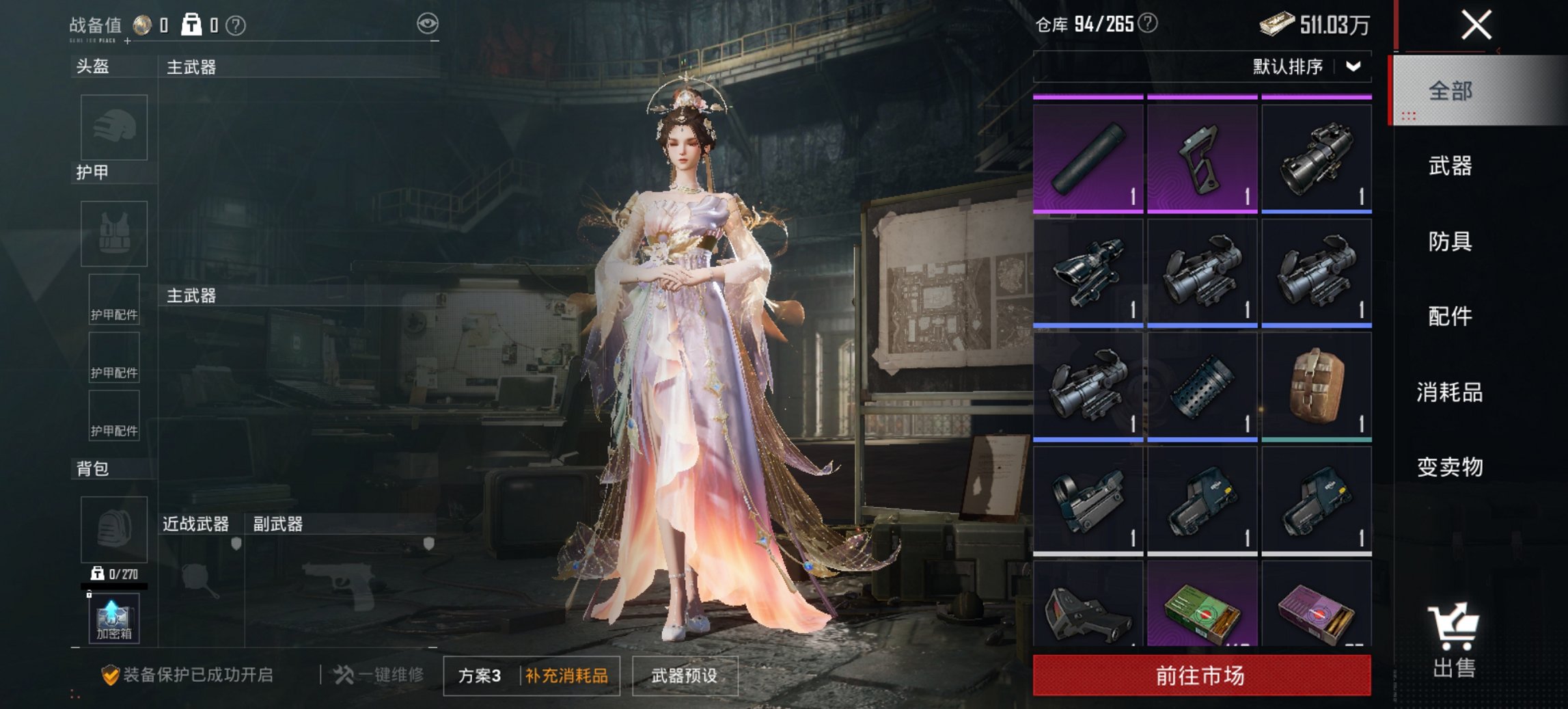Viewport: 1568px width, 709px height.
Task: Switch to the 武器 category tab
Action: click(x=1450, y=166)
